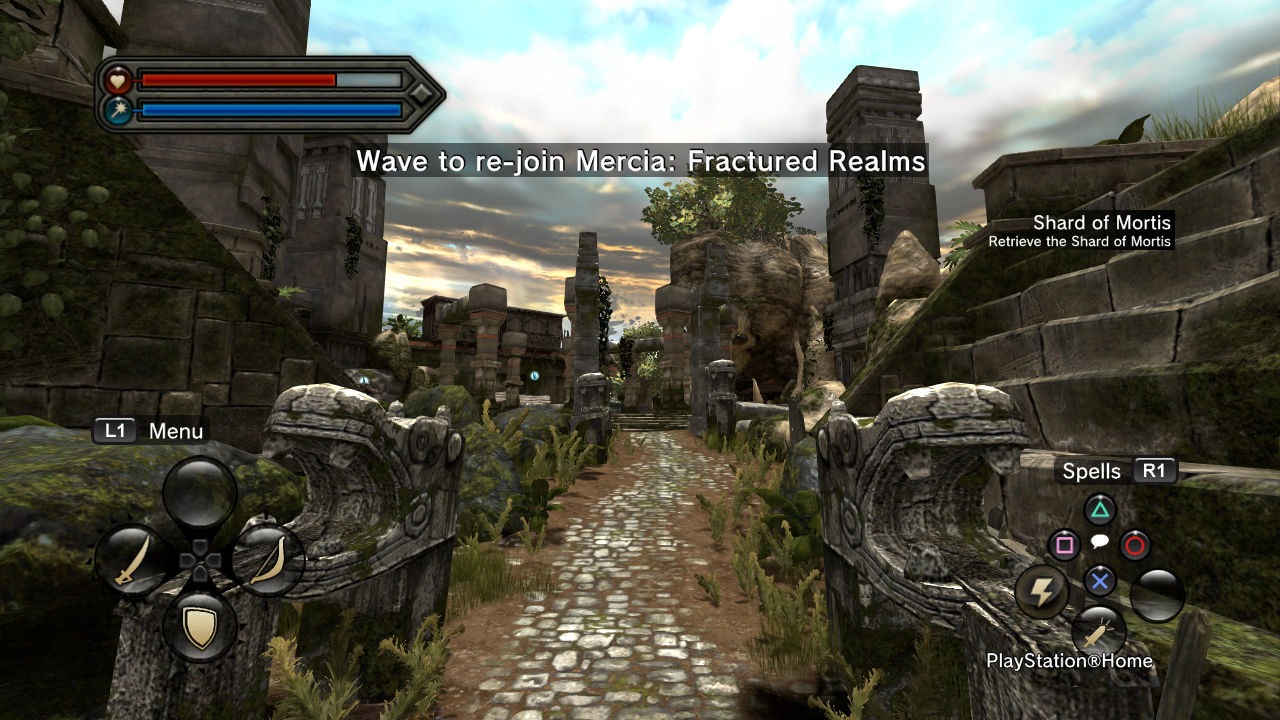1280x720 pixels.
Task: Cast the glowing sword spell
Action: tap(1099, 632)
